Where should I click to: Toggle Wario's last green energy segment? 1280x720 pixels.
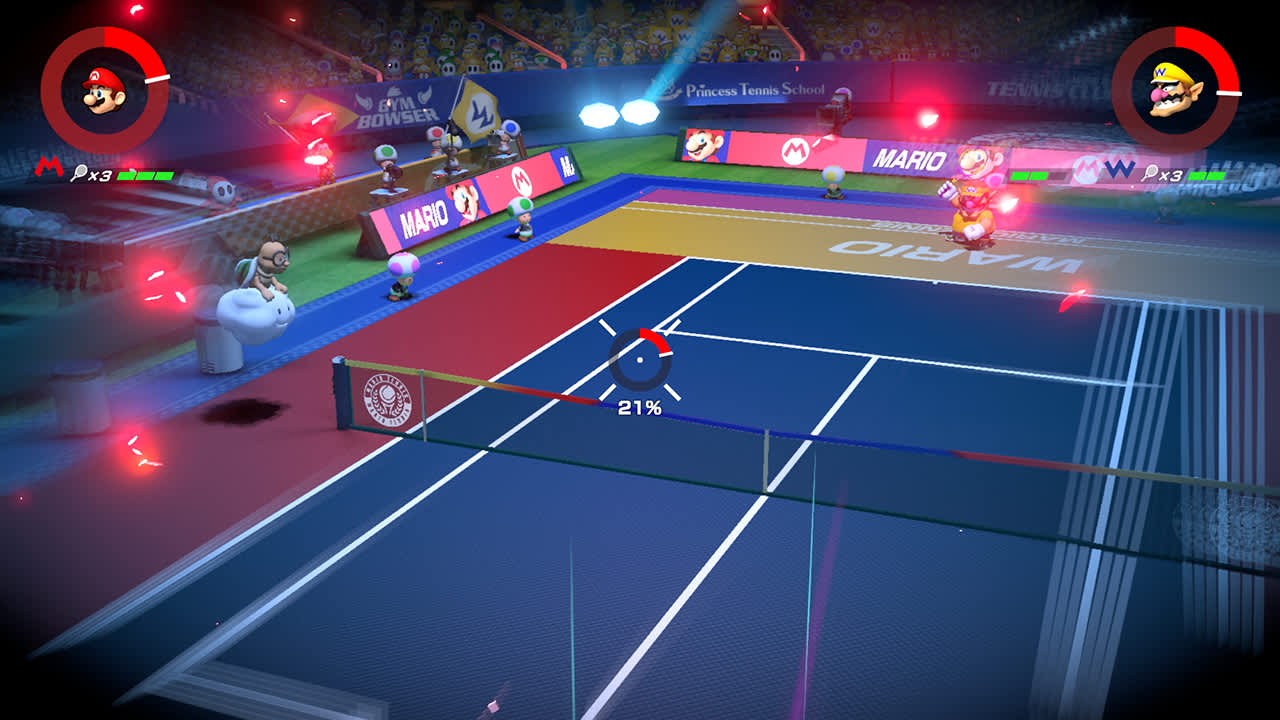1218,176
